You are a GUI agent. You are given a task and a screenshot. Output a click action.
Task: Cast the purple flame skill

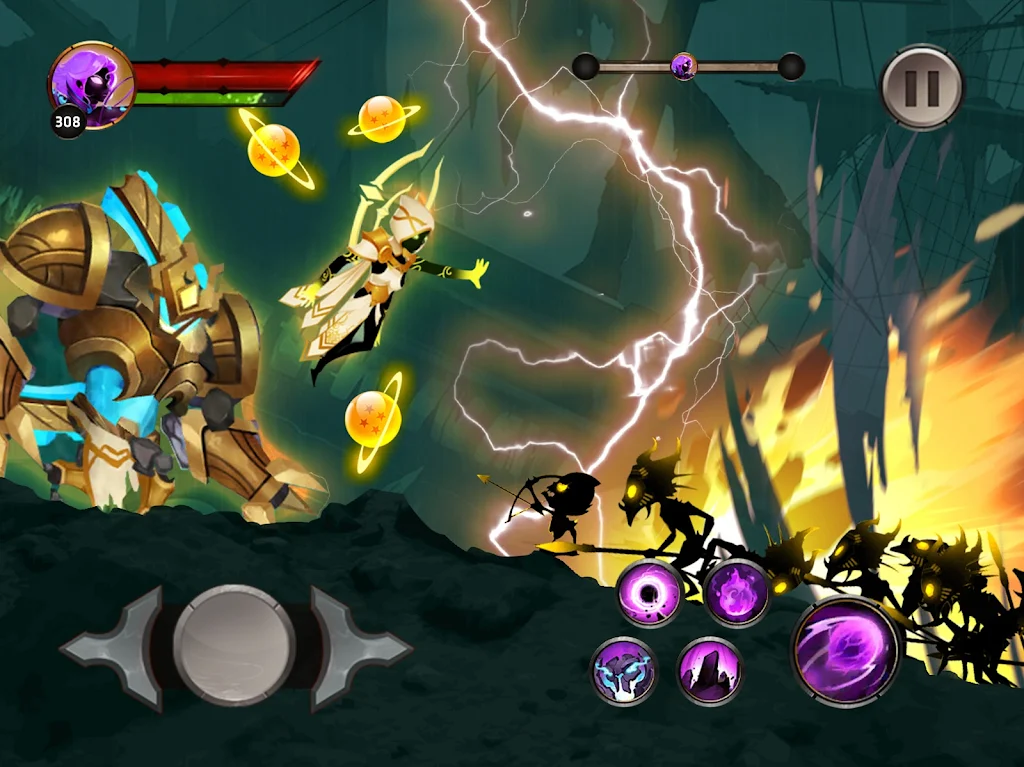pos(736,592)
